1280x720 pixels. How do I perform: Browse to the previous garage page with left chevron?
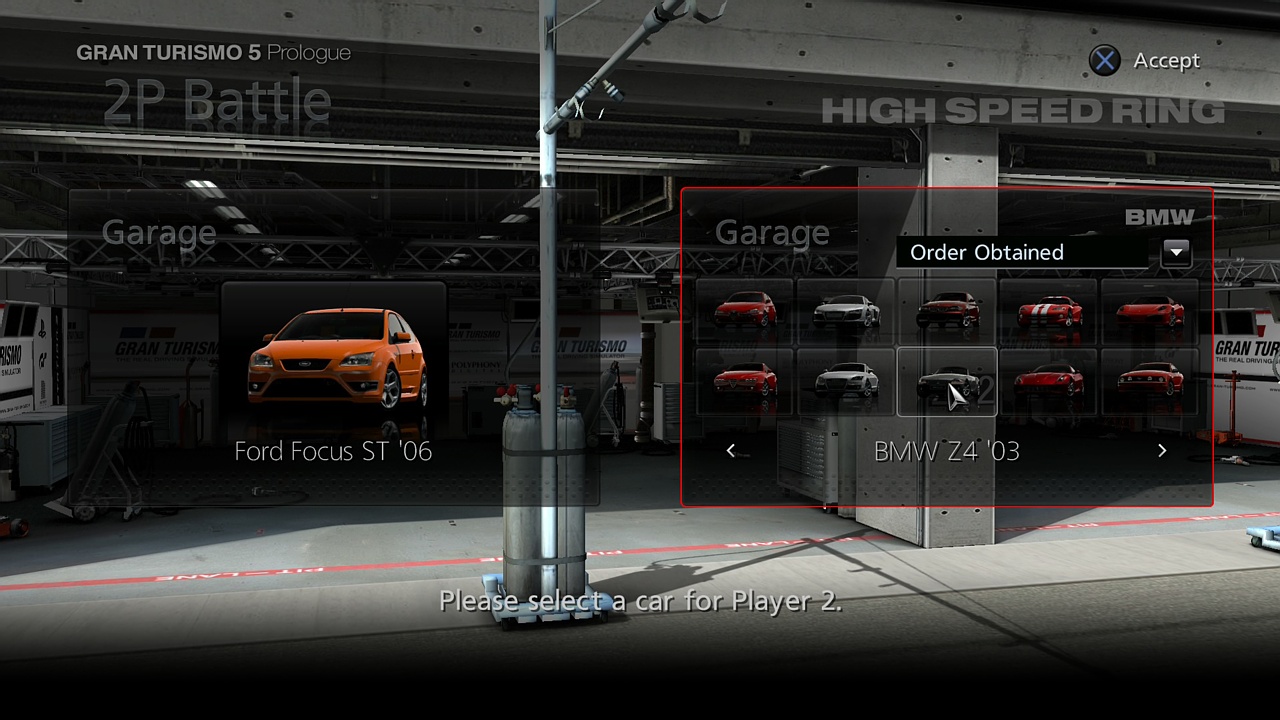(x=731, y=450)
